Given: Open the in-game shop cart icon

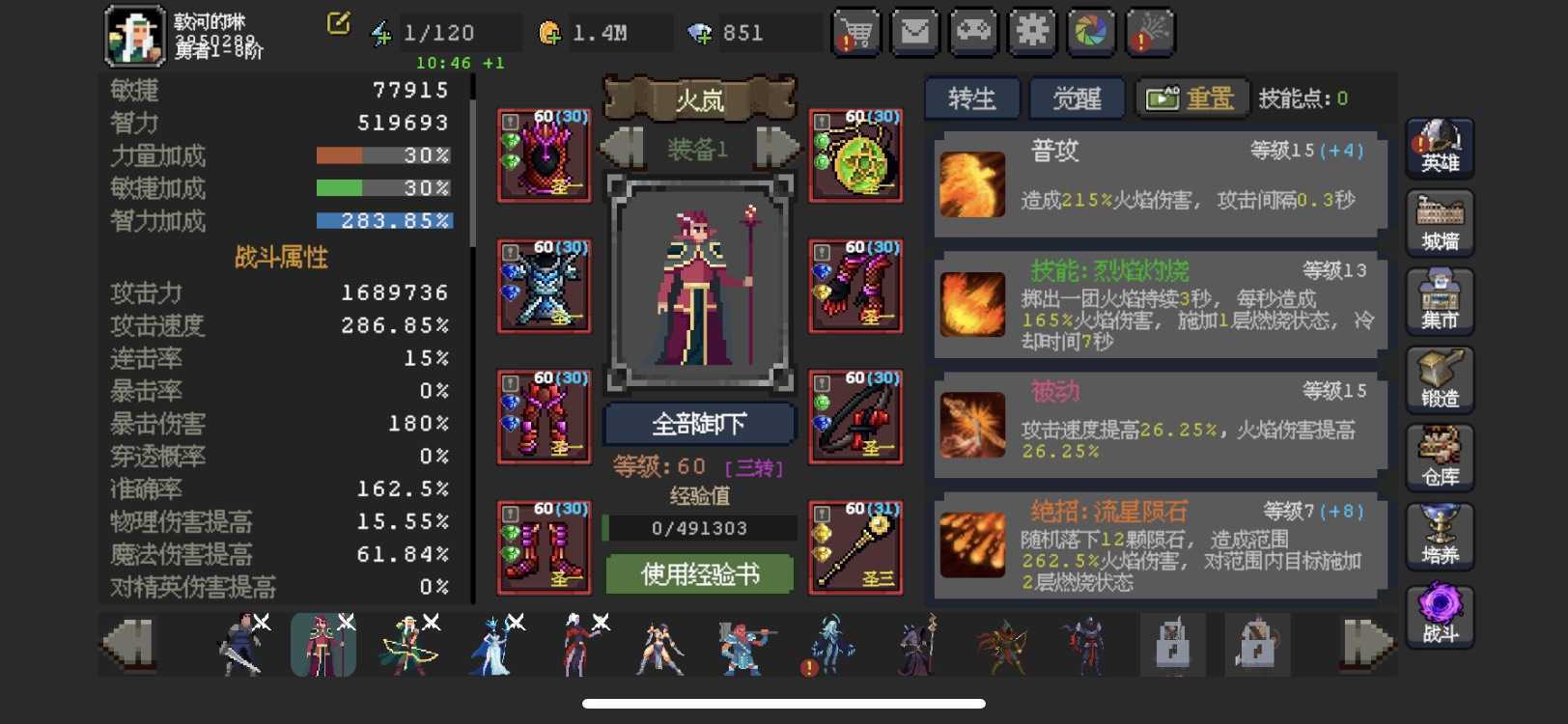Looking at the screenshot, I should point(858,32).
